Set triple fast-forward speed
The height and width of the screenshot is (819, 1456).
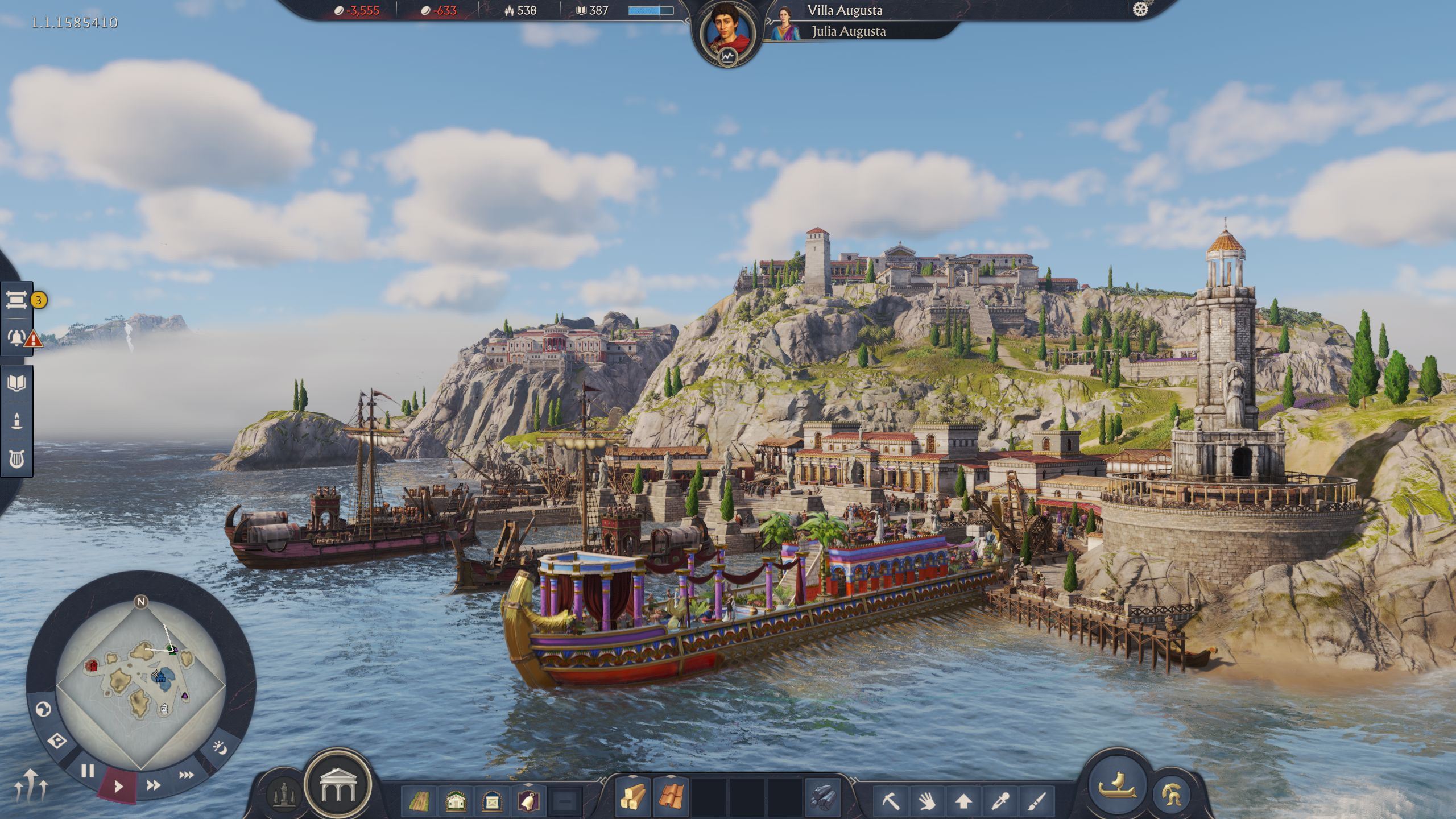coord(186,775)
